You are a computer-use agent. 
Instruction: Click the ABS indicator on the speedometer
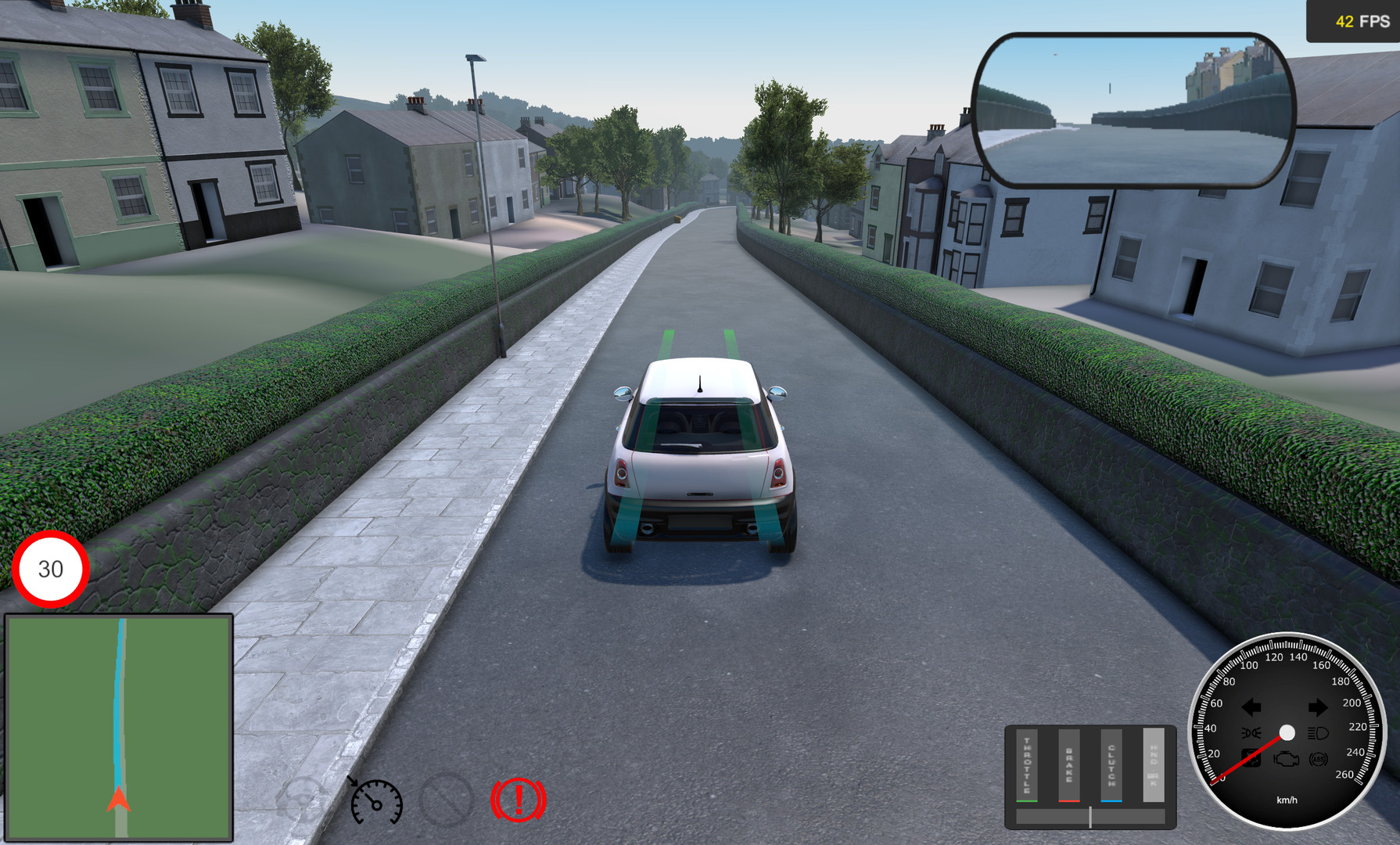pyautogui.click(x=1319, y=760)
